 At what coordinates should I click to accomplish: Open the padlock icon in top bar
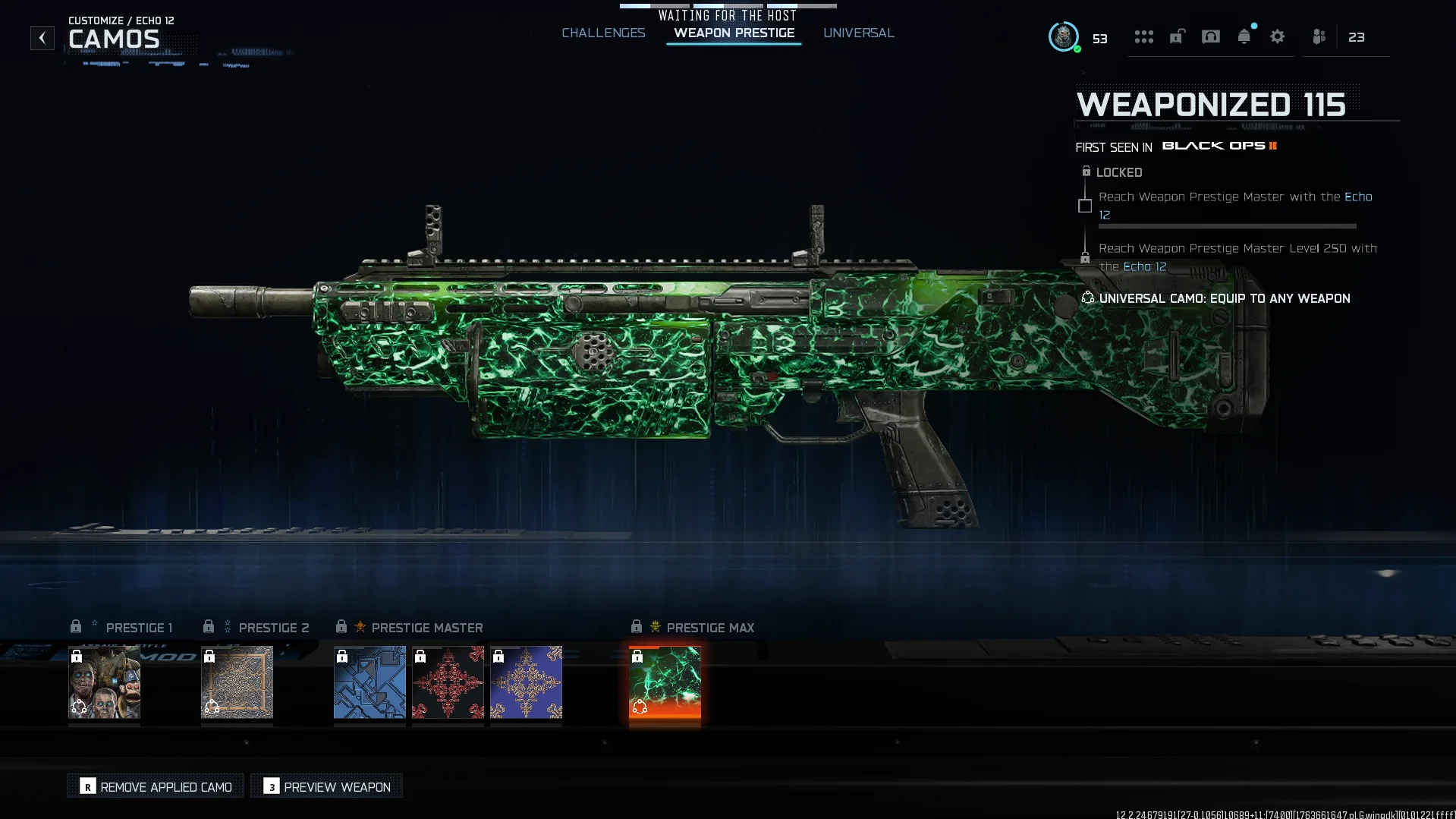1177,37
